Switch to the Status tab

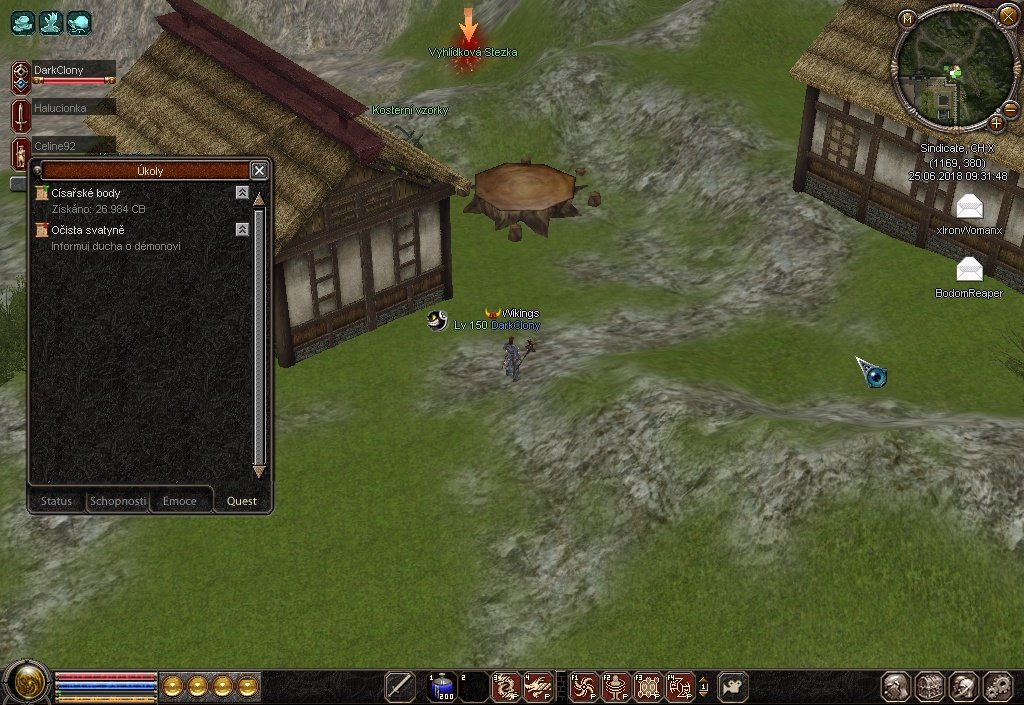[x=56, y=501]
